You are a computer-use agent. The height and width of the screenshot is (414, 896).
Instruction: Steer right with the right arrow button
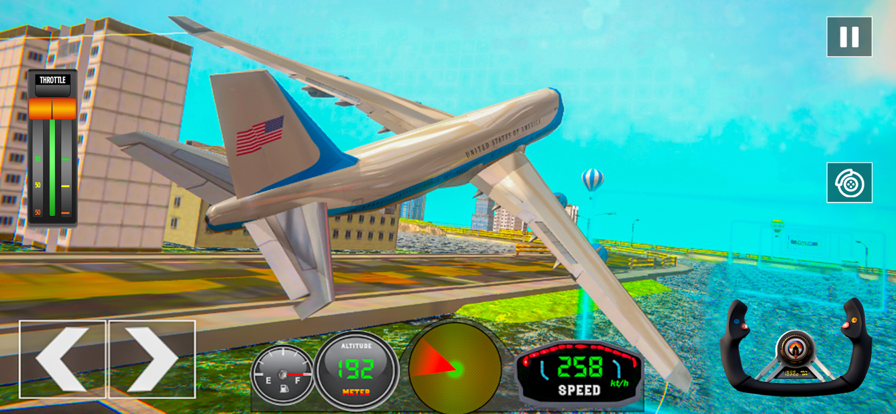click(152, 359)
